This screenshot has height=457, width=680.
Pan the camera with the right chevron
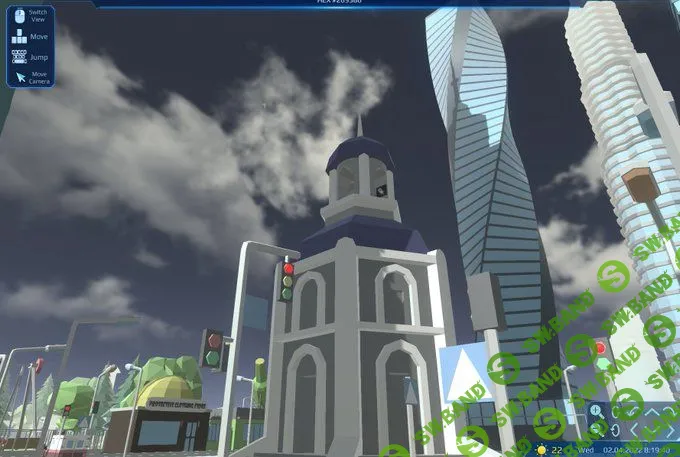pyautogui.click(x=671, y=430)
